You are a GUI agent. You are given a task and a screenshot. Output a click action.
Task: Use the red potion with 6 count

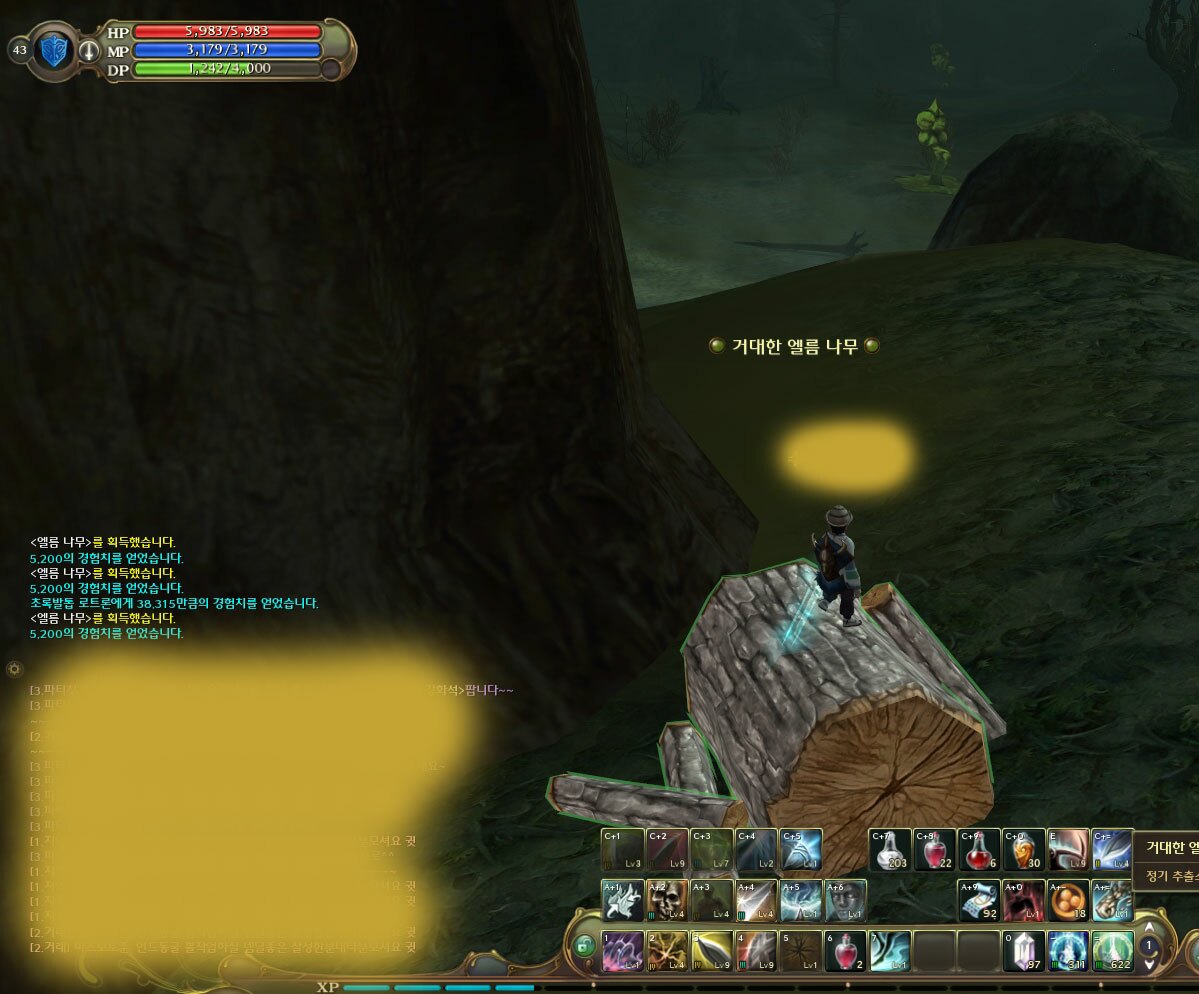[979, 849]
